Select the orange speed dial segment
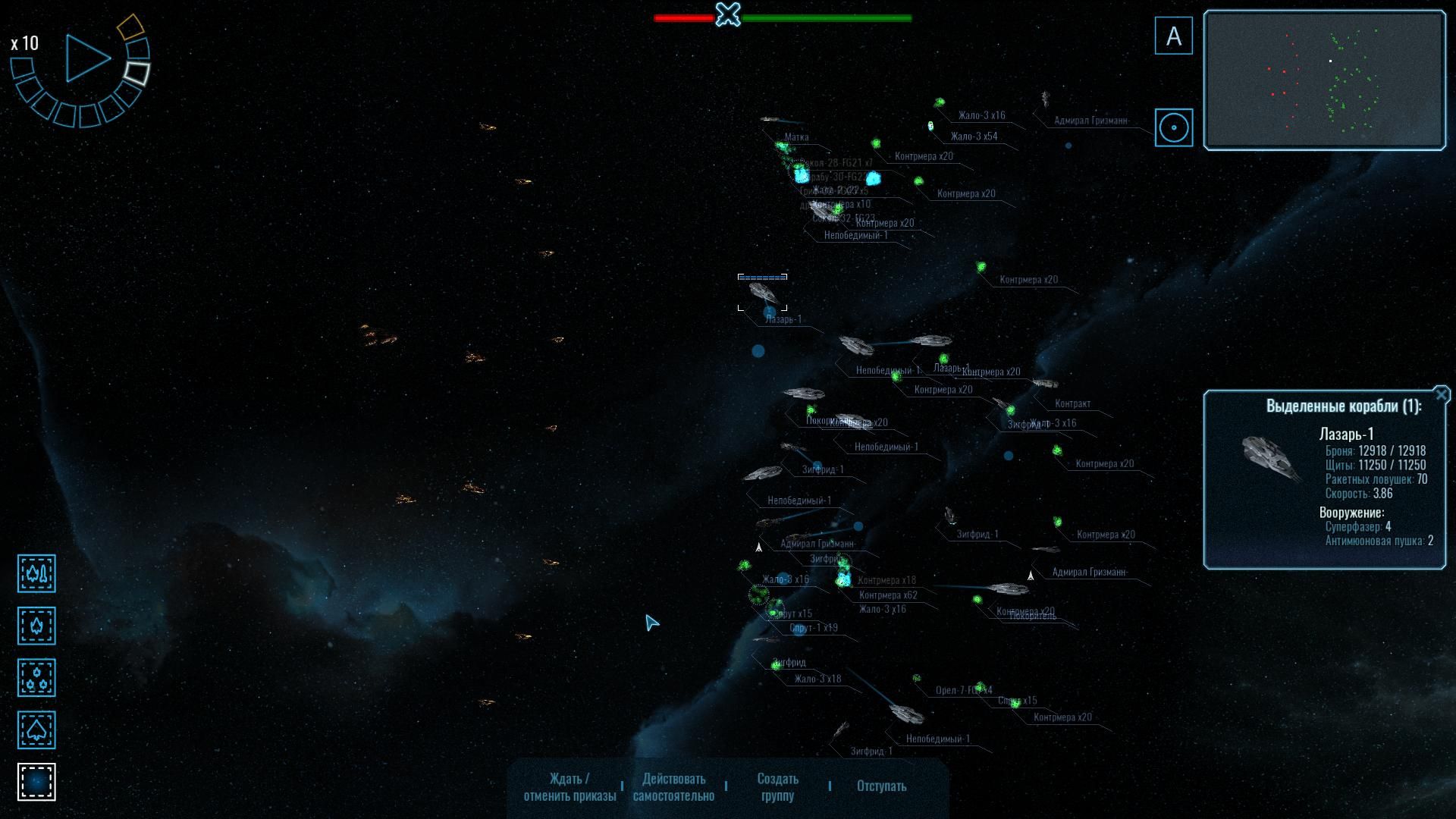 (130, 27)
